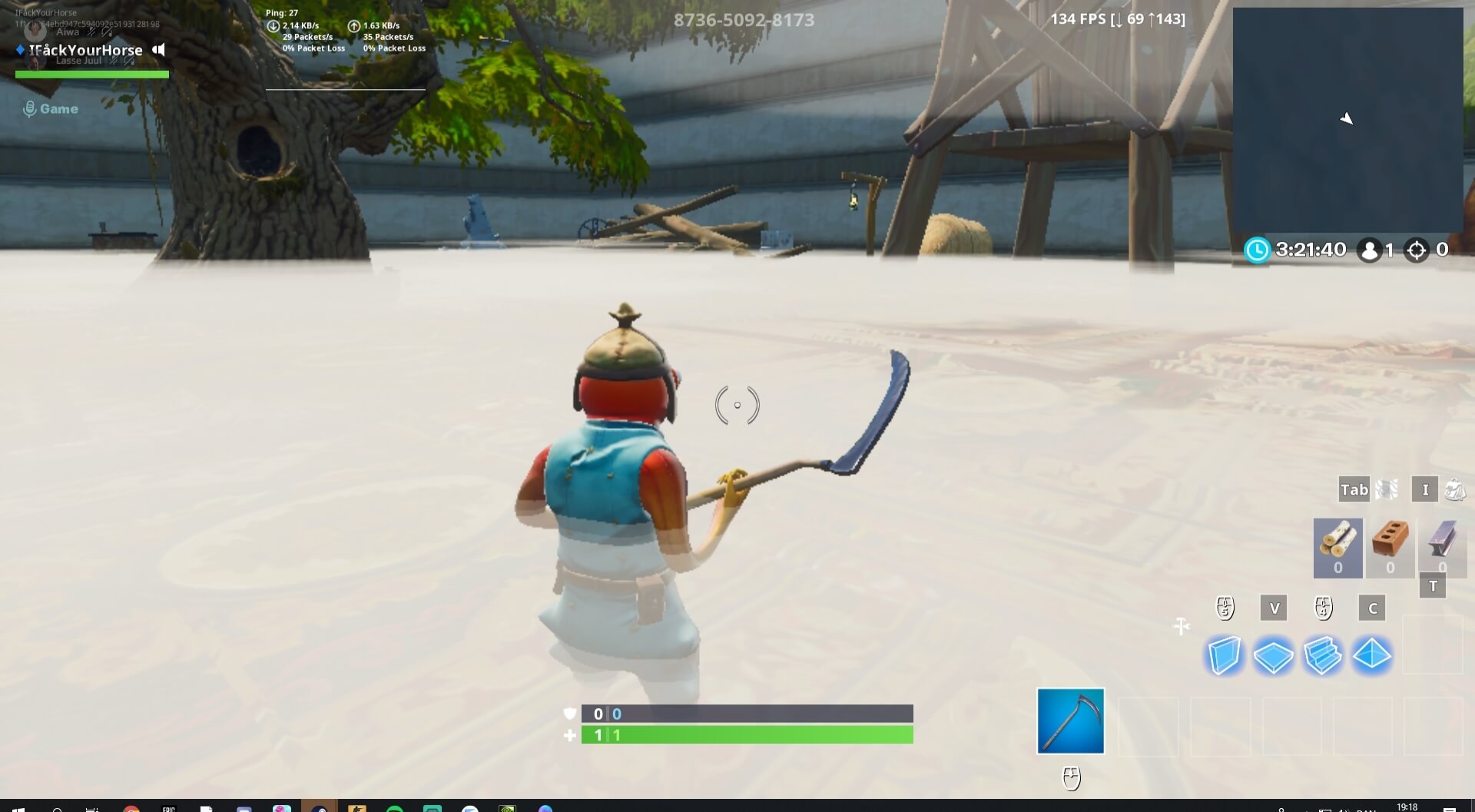Switch to metal building material
This screenshot has width=1475, height=812.
click(1442, 546)
